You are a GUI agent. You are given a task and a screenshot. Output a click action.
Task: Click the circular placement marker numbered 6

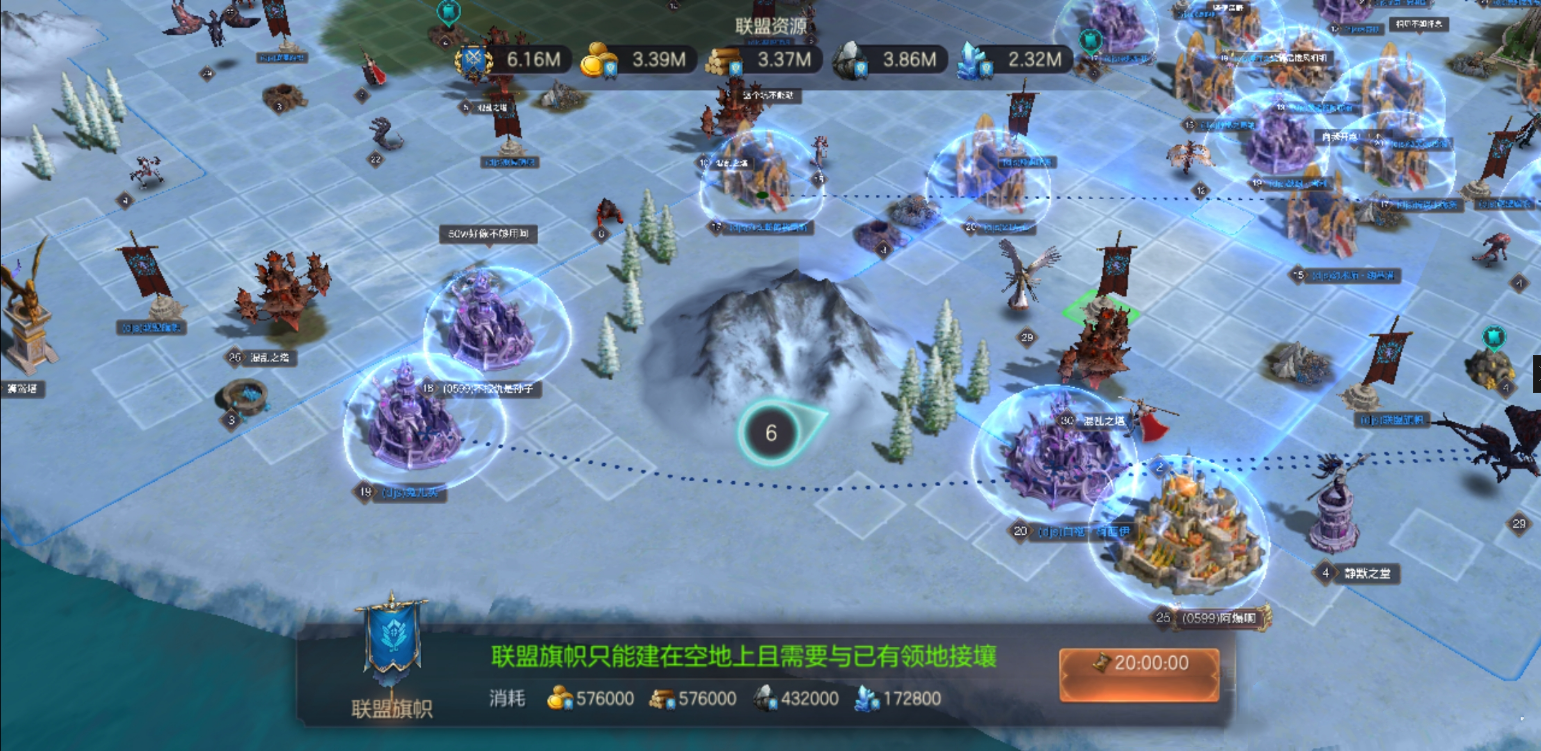771,433
